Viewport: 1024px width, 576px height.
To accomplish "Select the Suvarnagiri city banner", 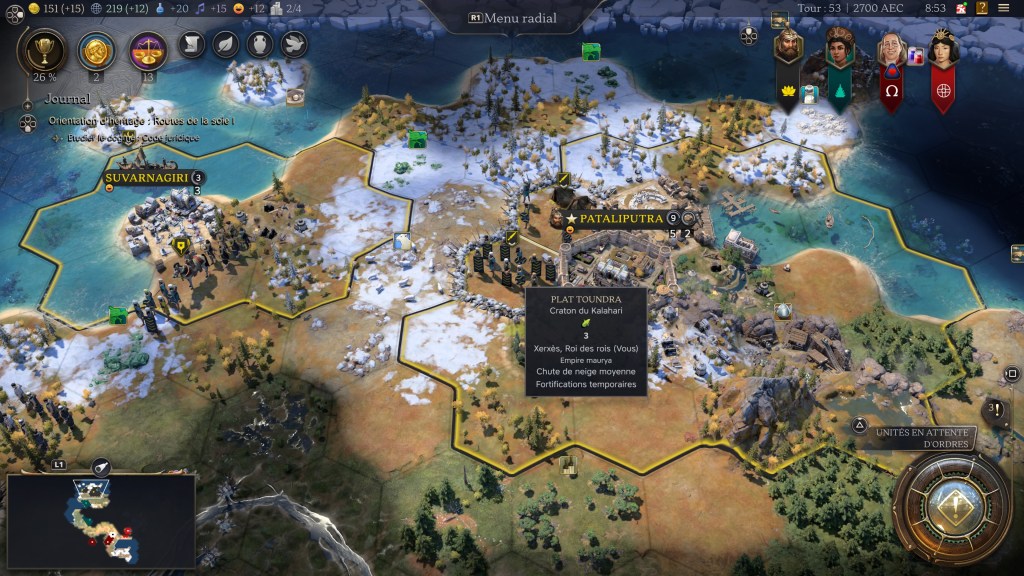I will pyautogui.click(x=146, y=178).
